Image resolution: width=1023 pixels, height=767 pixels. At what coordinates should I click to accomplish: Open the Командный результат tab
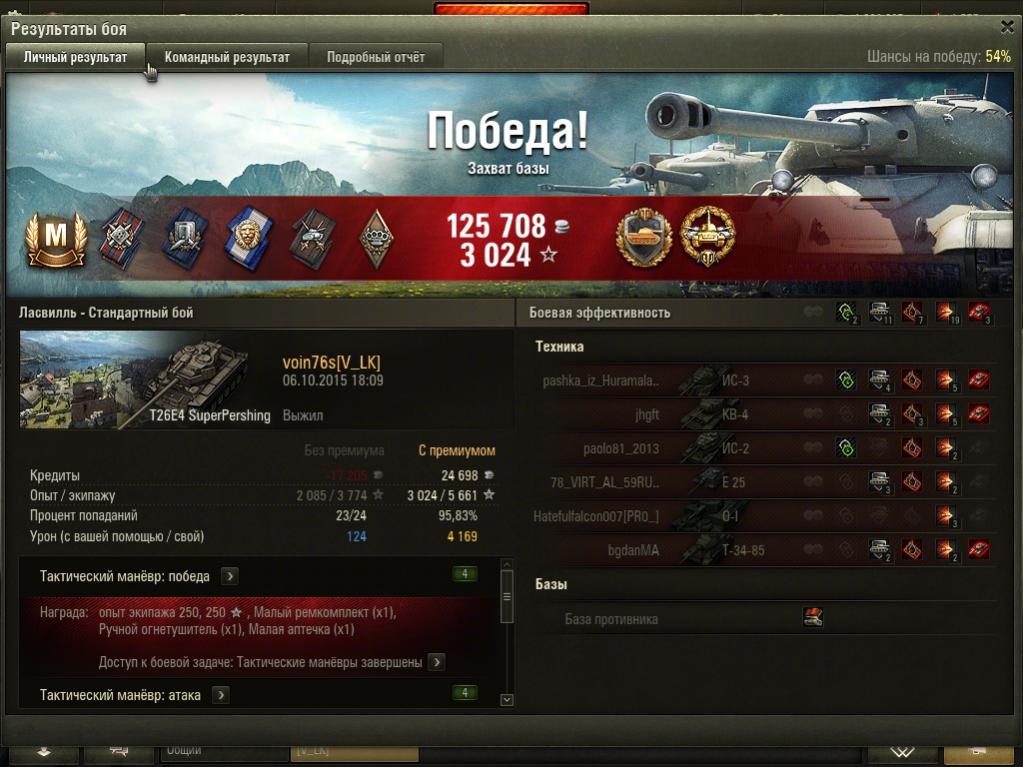227,57
